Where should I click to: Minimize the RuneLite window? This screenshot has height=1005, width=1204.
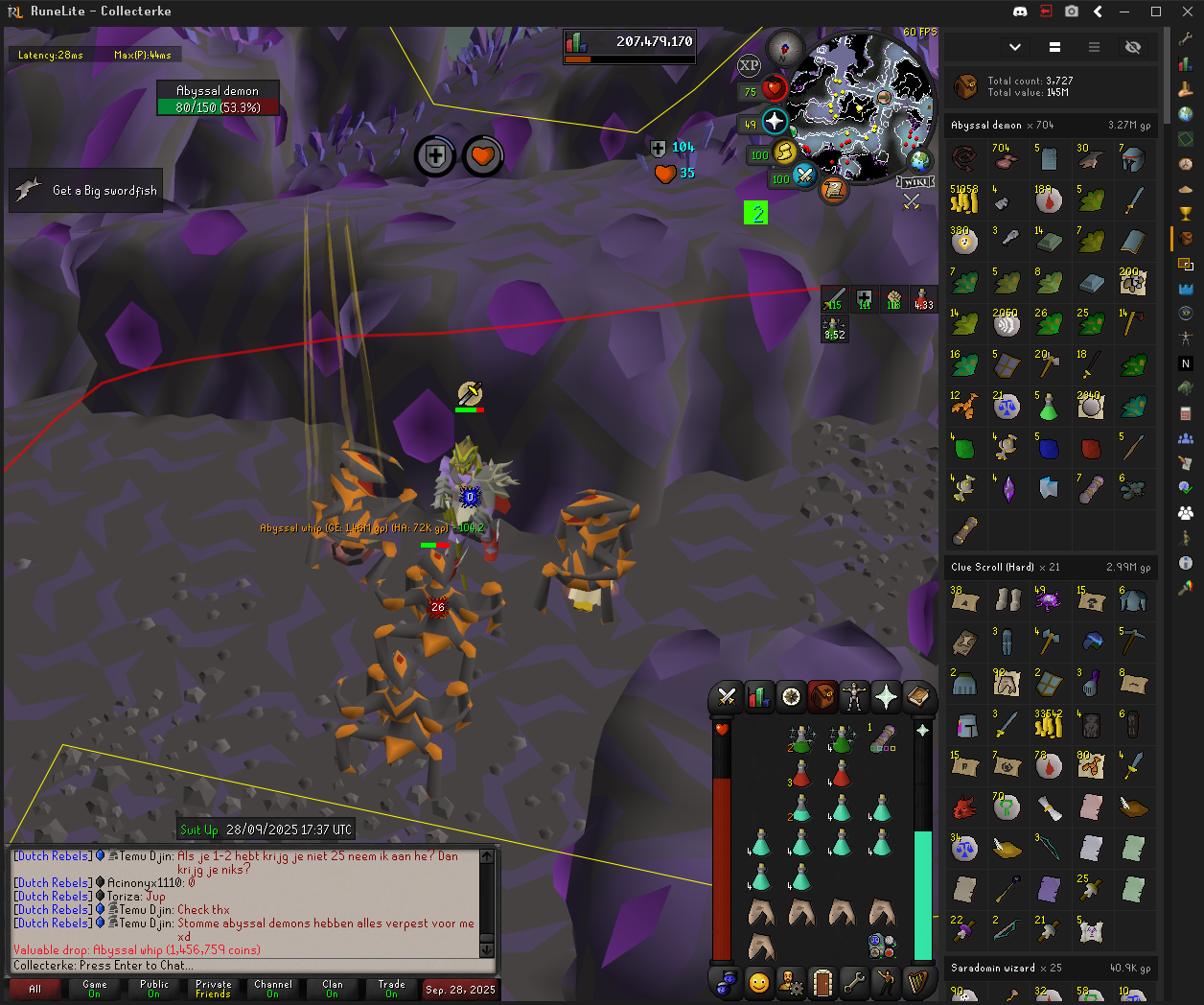(x=1127, y=12)
